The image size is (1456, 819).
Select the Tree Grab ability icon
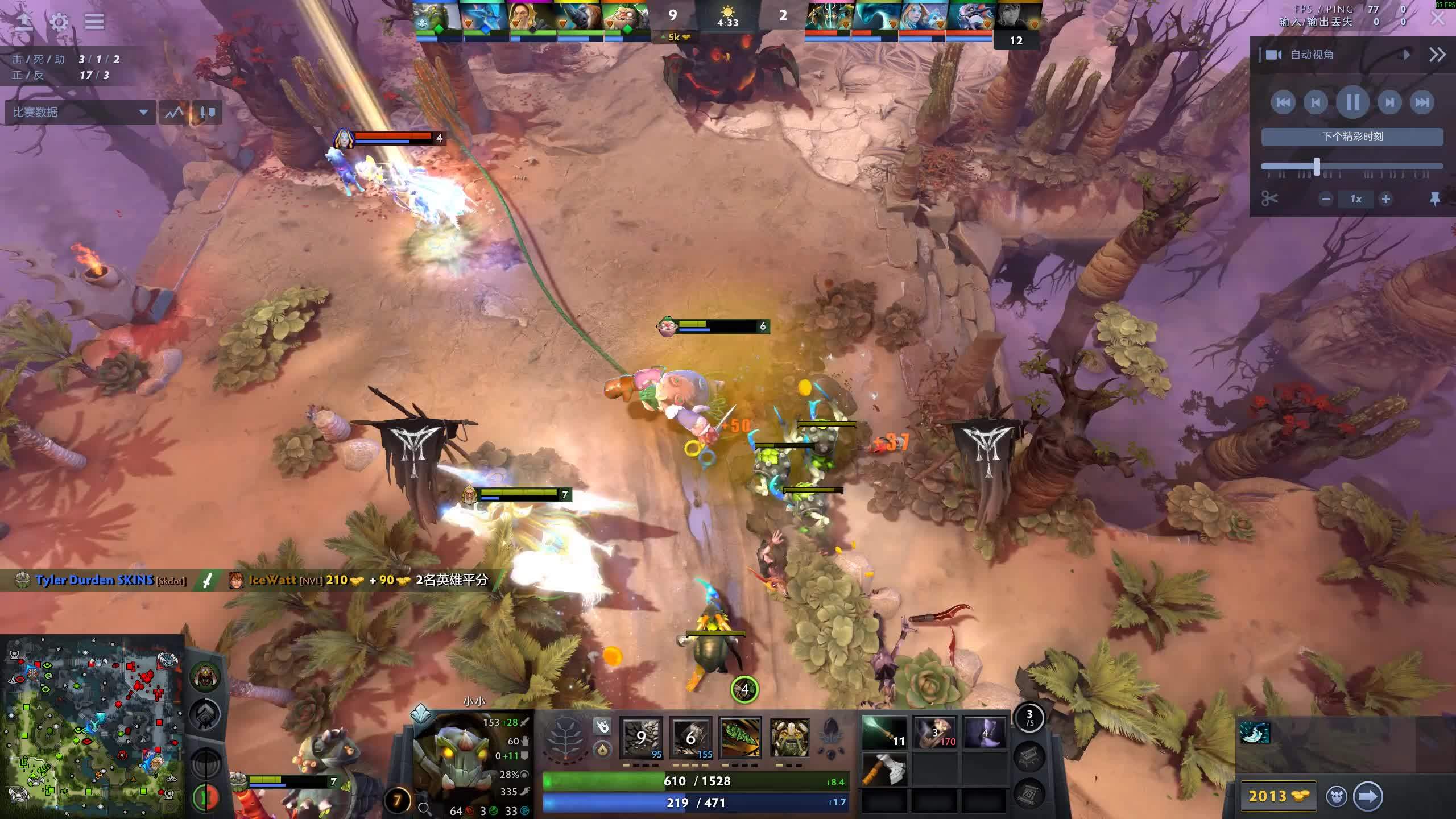[x=740, y=738]
